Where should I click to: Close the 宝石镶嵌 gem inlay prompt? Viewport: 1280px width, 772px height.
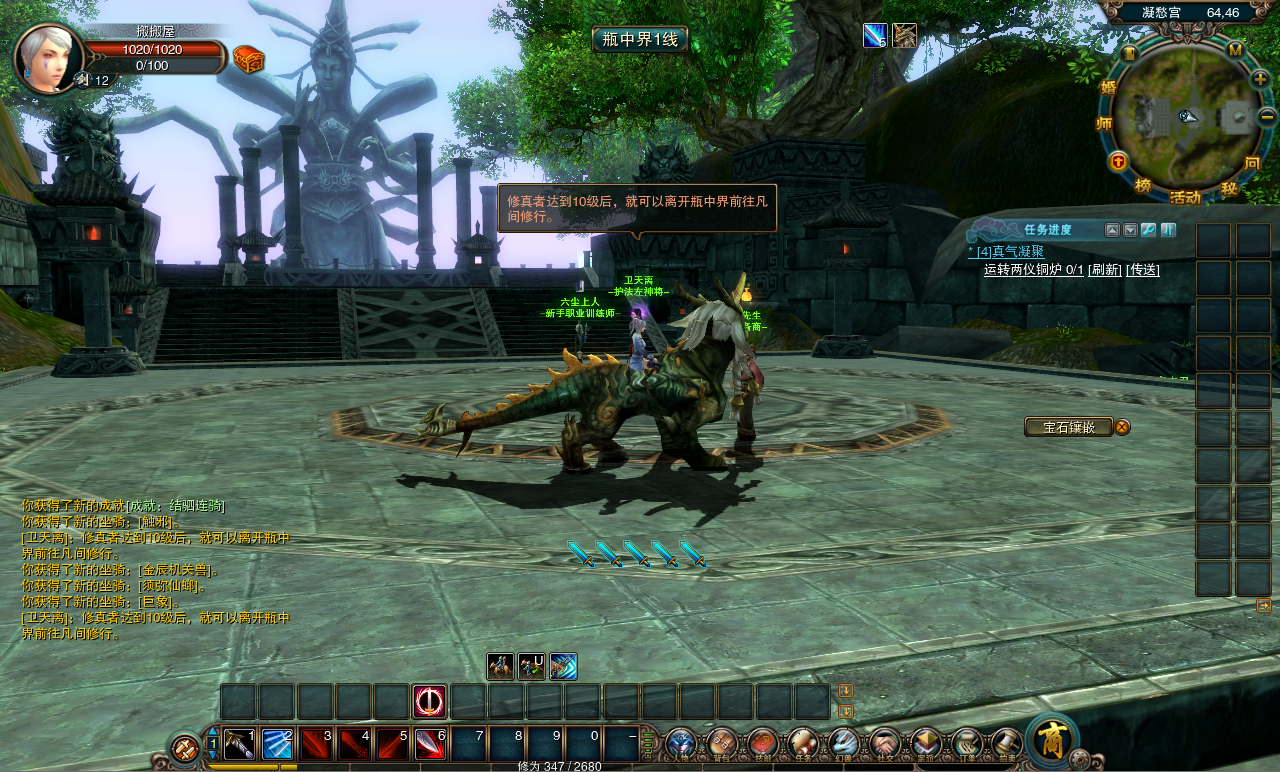[1122, 427]
